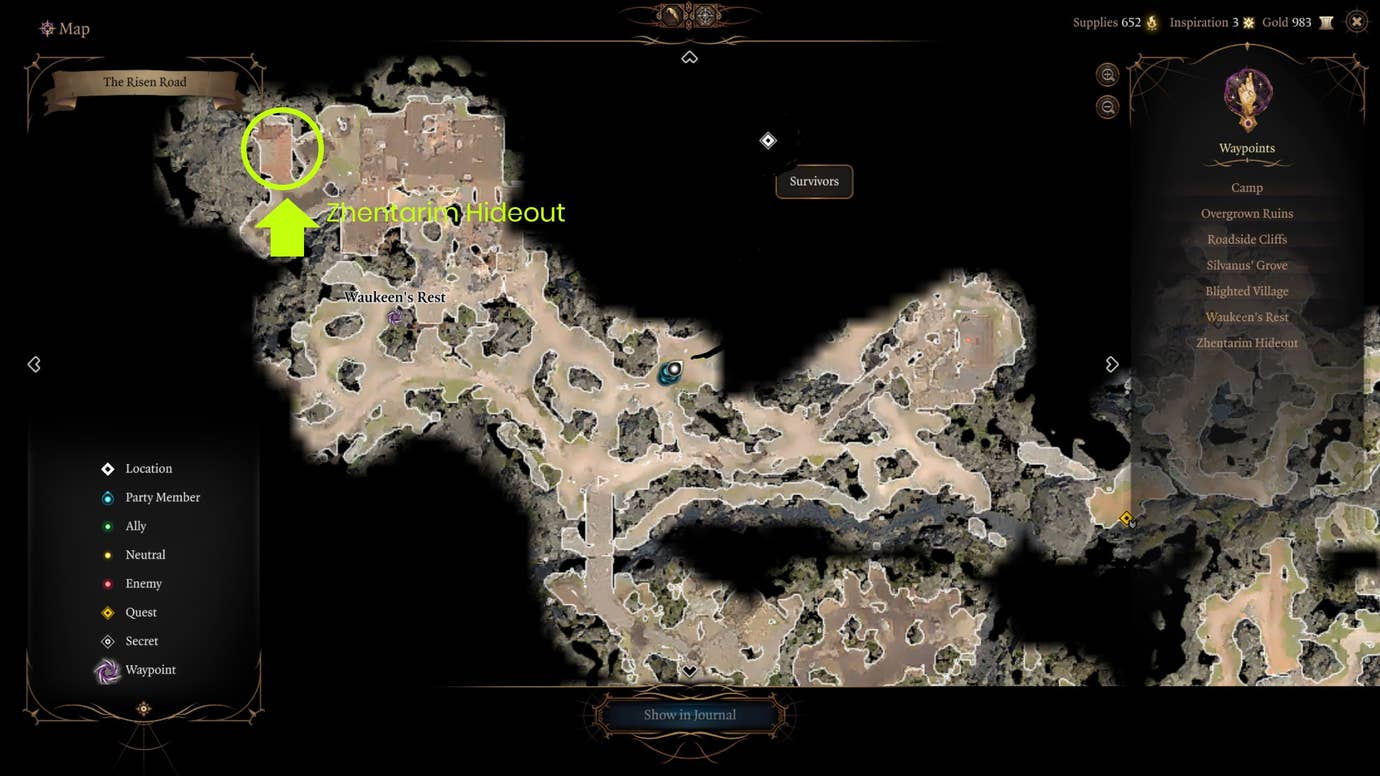
Task: Travel to the Zhentarim Hideout waypoint
Action: (1247, 342)
